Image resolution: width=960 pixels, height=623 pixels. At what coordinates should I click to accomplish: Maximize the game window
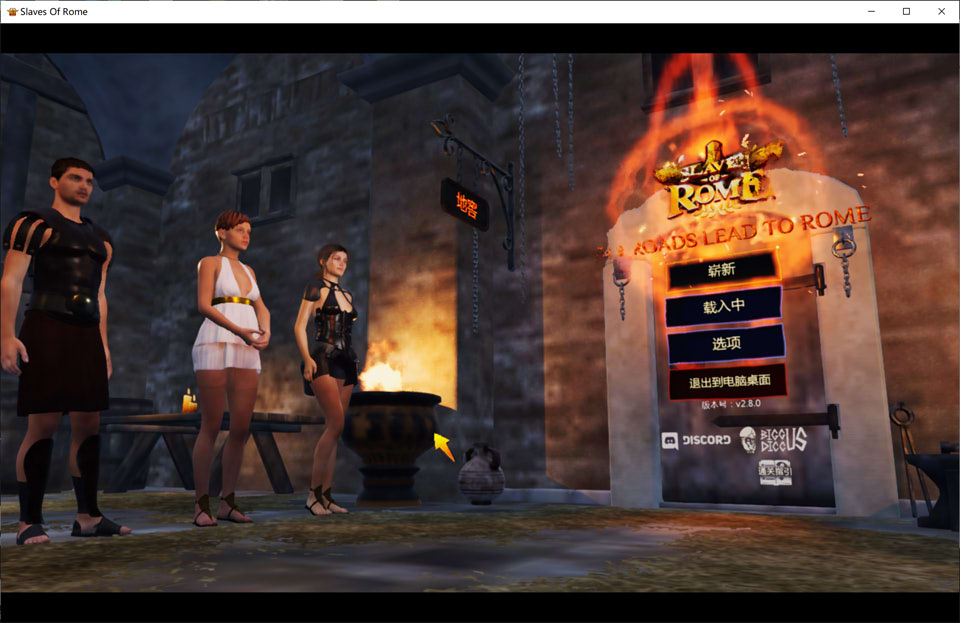click(x=906, y=11)
